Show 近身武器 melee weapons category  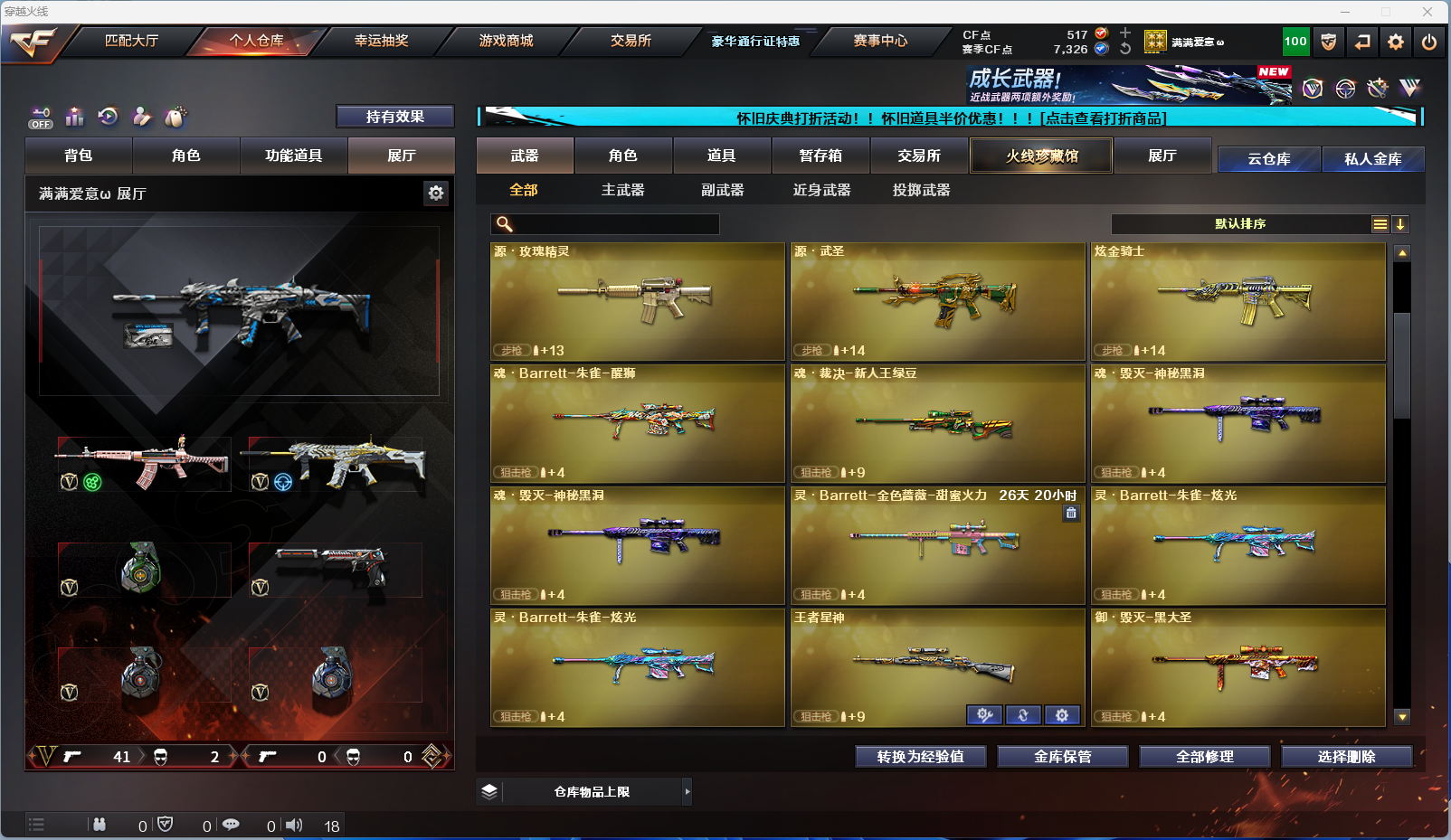coord(821,190)
